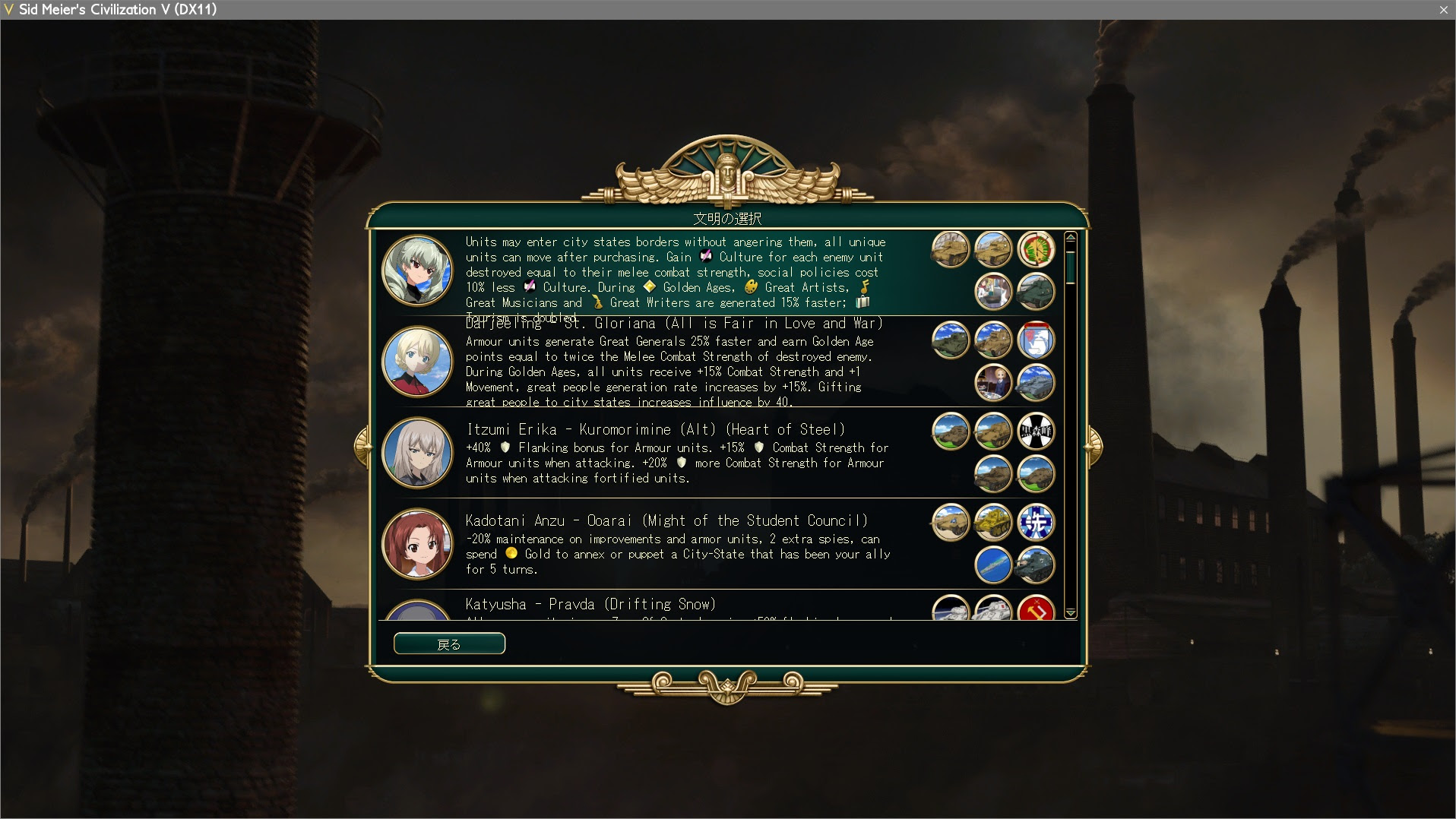
Task: Click the tea room scene icon in Anzio's row
Action: point(993,292)
